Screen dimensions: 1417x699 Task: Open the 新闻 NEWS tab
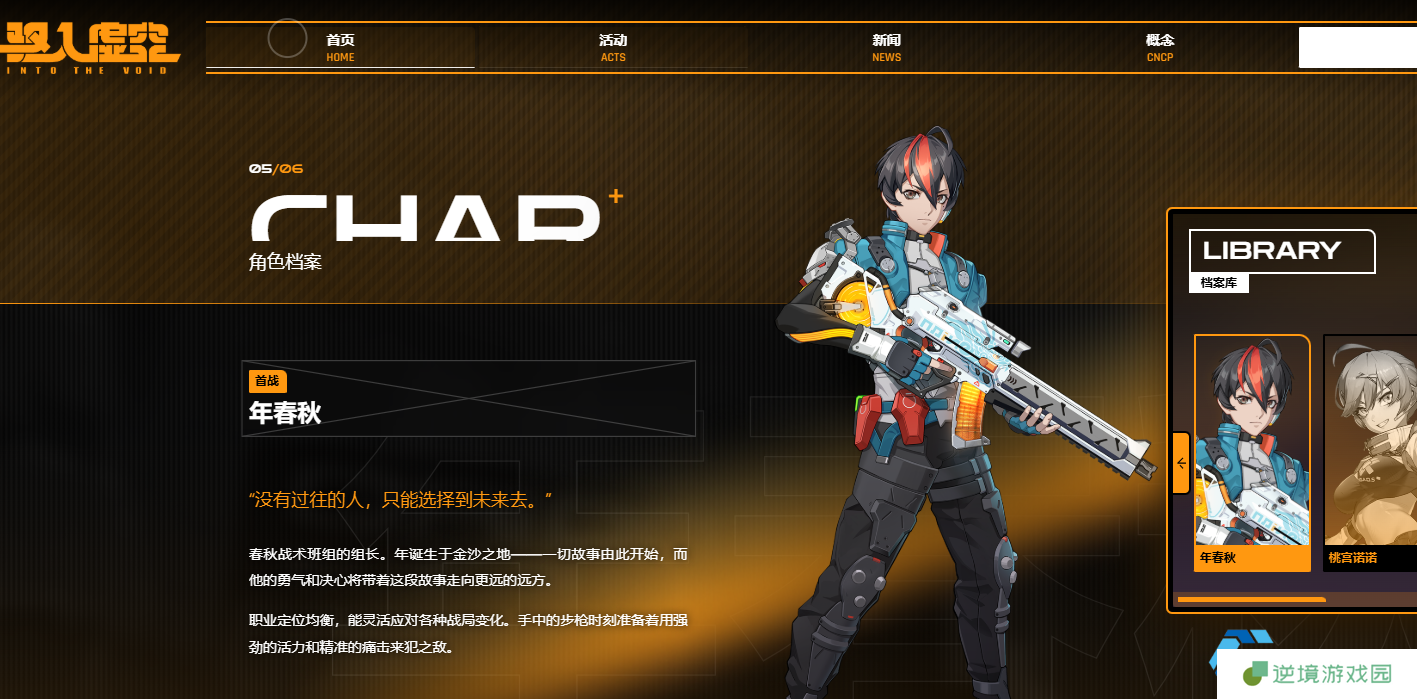tap(886, 47)
